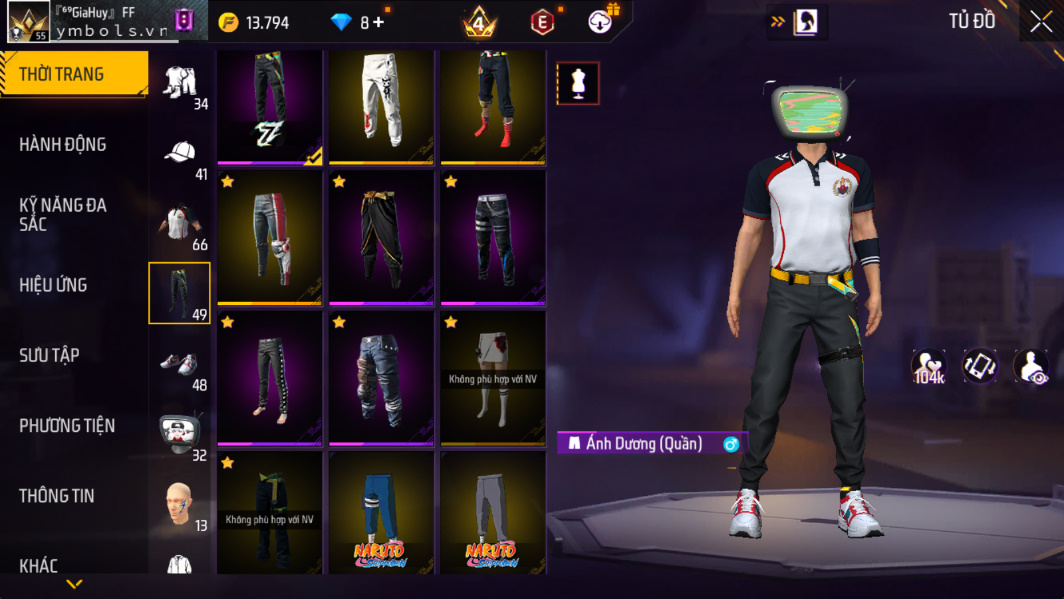The height and width of the screenshot is (599, 1064).
Task: Close the wardrobe with the X button
Action: [x=1041, y=22]
